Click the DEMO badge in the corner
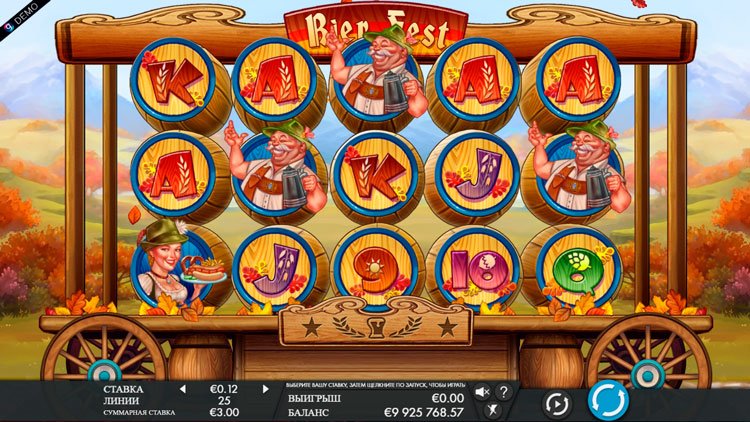This screenshot has width=750, height=422. tap(20, 6)
